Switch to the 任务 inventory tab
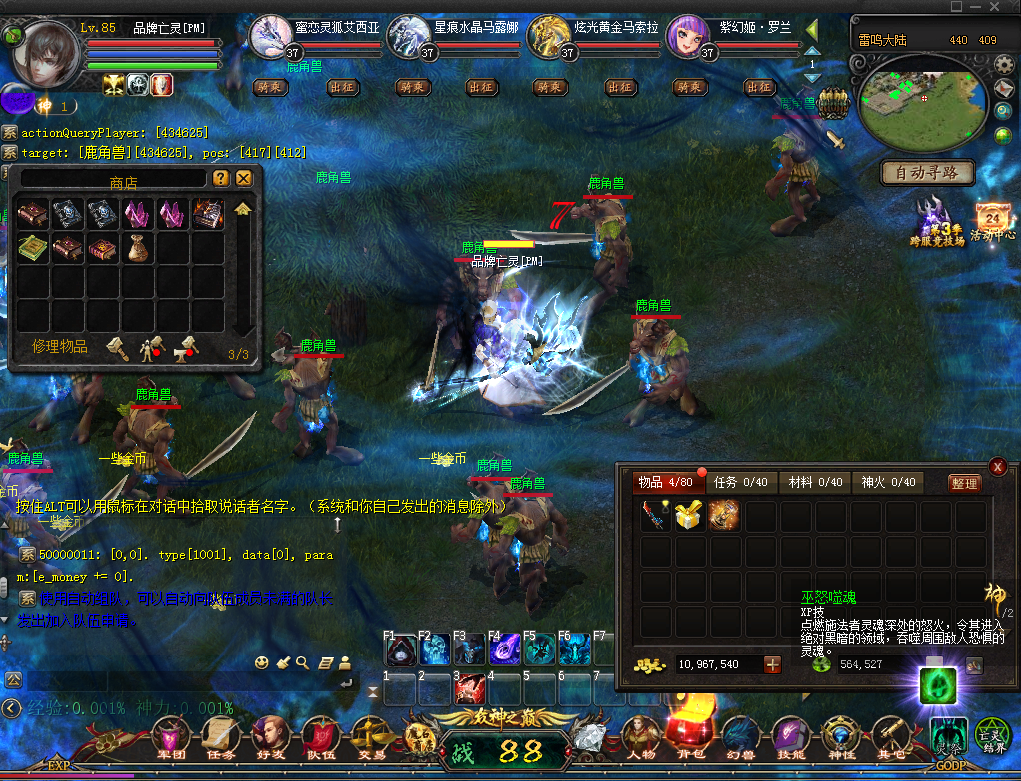The width and height of the screenshot is (1021, 781). pos(740,482)
